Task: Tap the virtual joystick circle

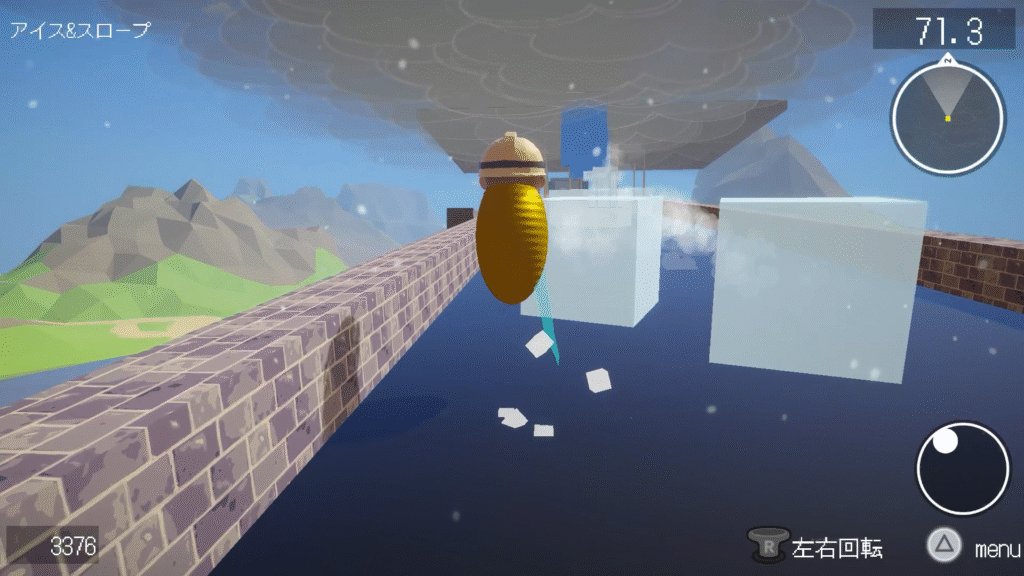Action: pyautogui.click(x=962, y=469)
